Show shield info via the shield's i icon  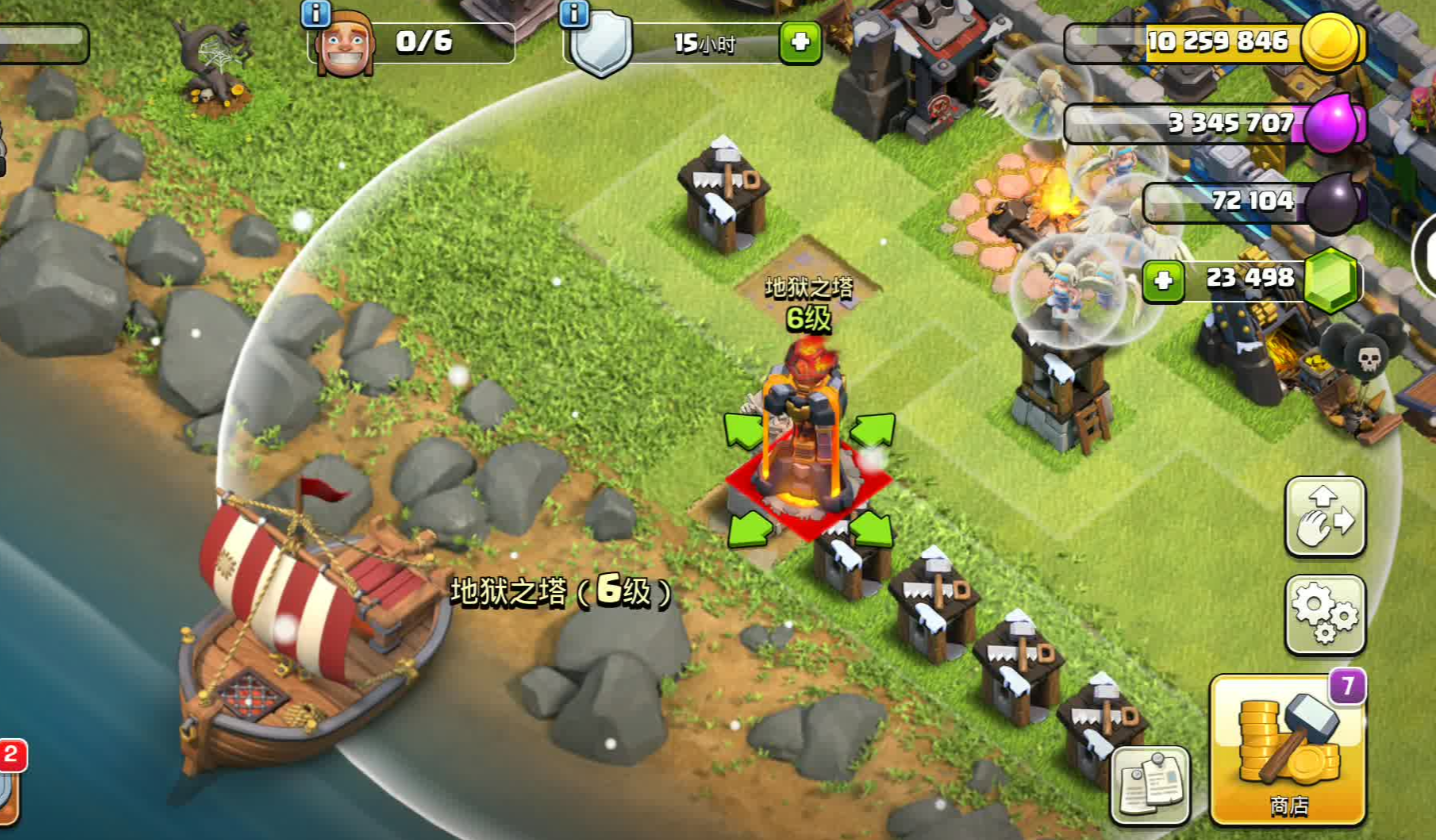click(x=574, y=14)
